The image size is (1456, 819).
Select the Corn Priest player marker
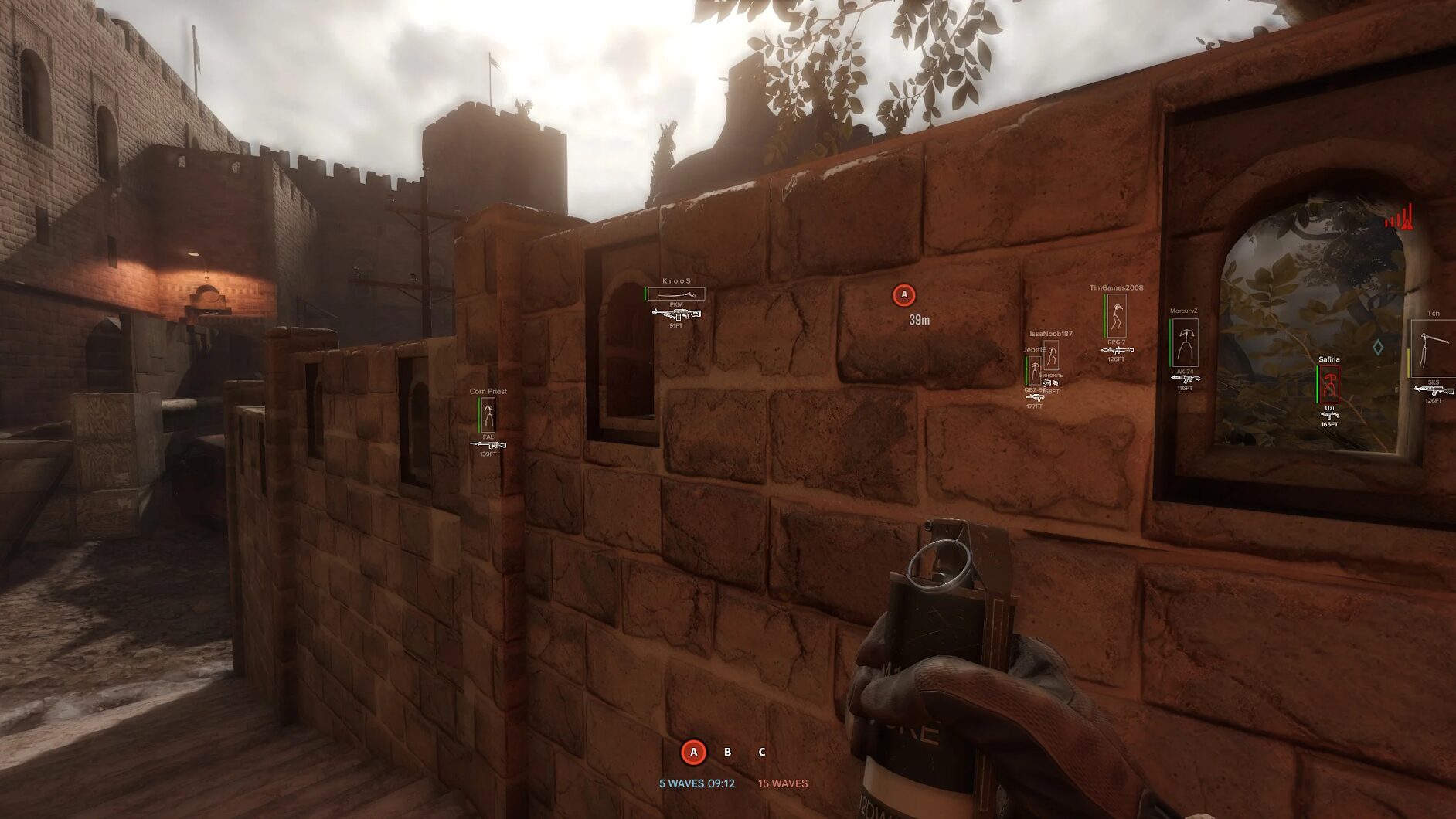tap(488, 416)
